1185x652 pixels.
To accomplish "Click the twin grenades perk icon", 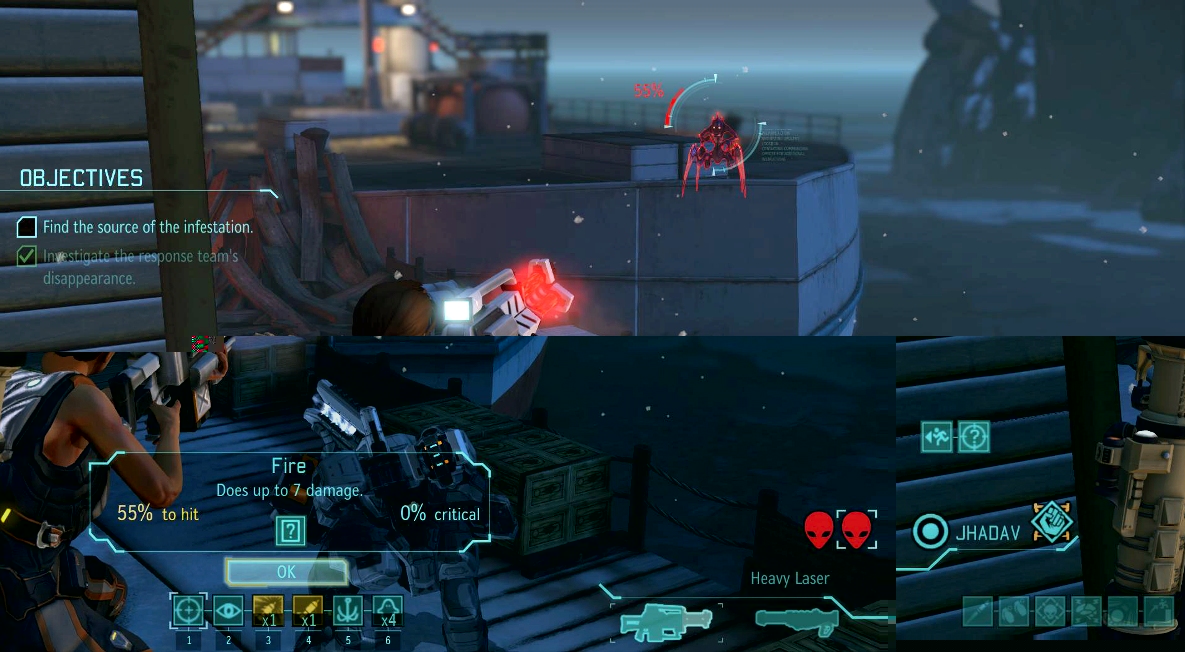I will [x=1013, y=611].
